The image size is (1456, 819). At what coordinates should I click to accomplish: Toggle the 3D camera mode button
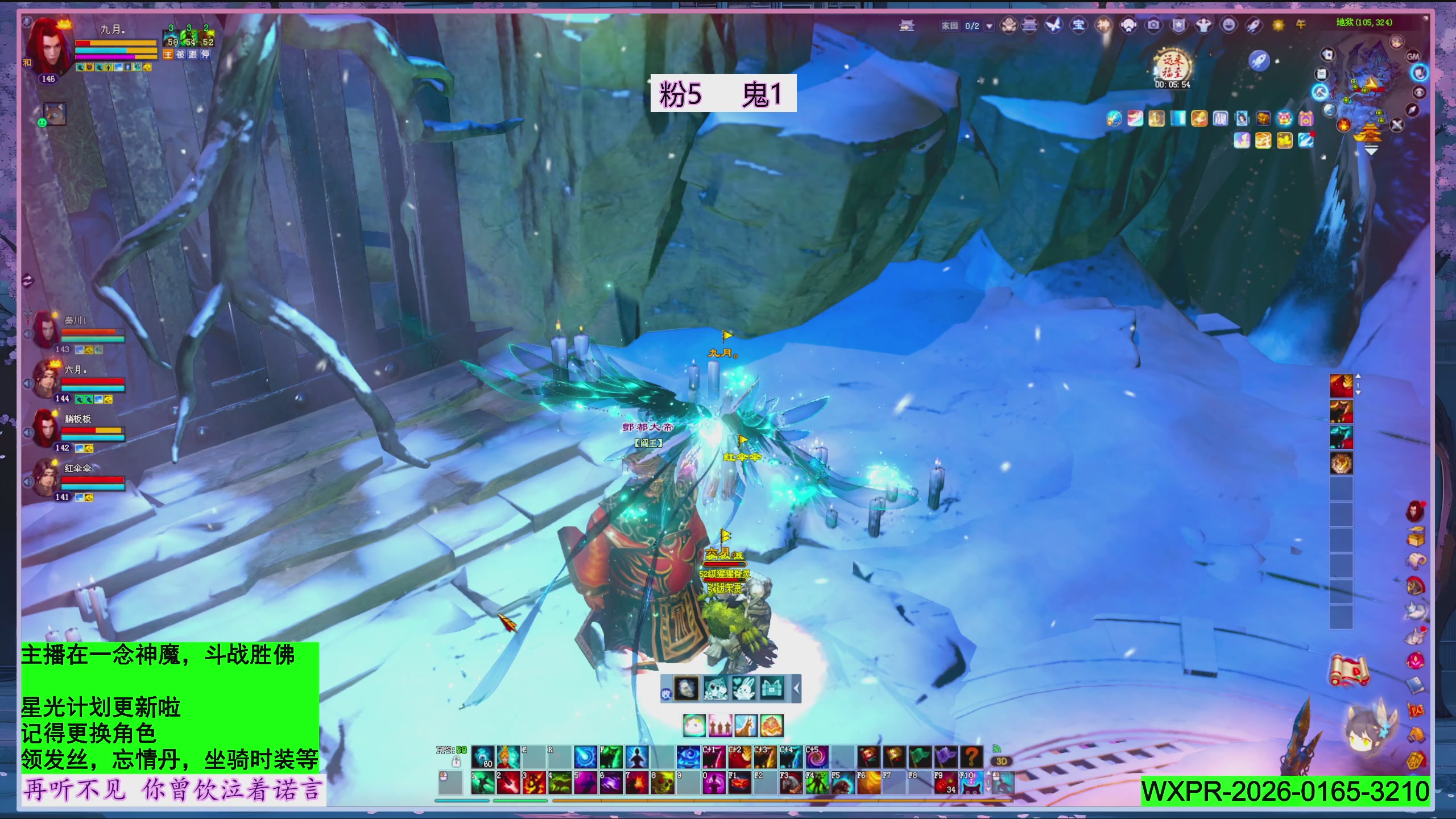1002,762
